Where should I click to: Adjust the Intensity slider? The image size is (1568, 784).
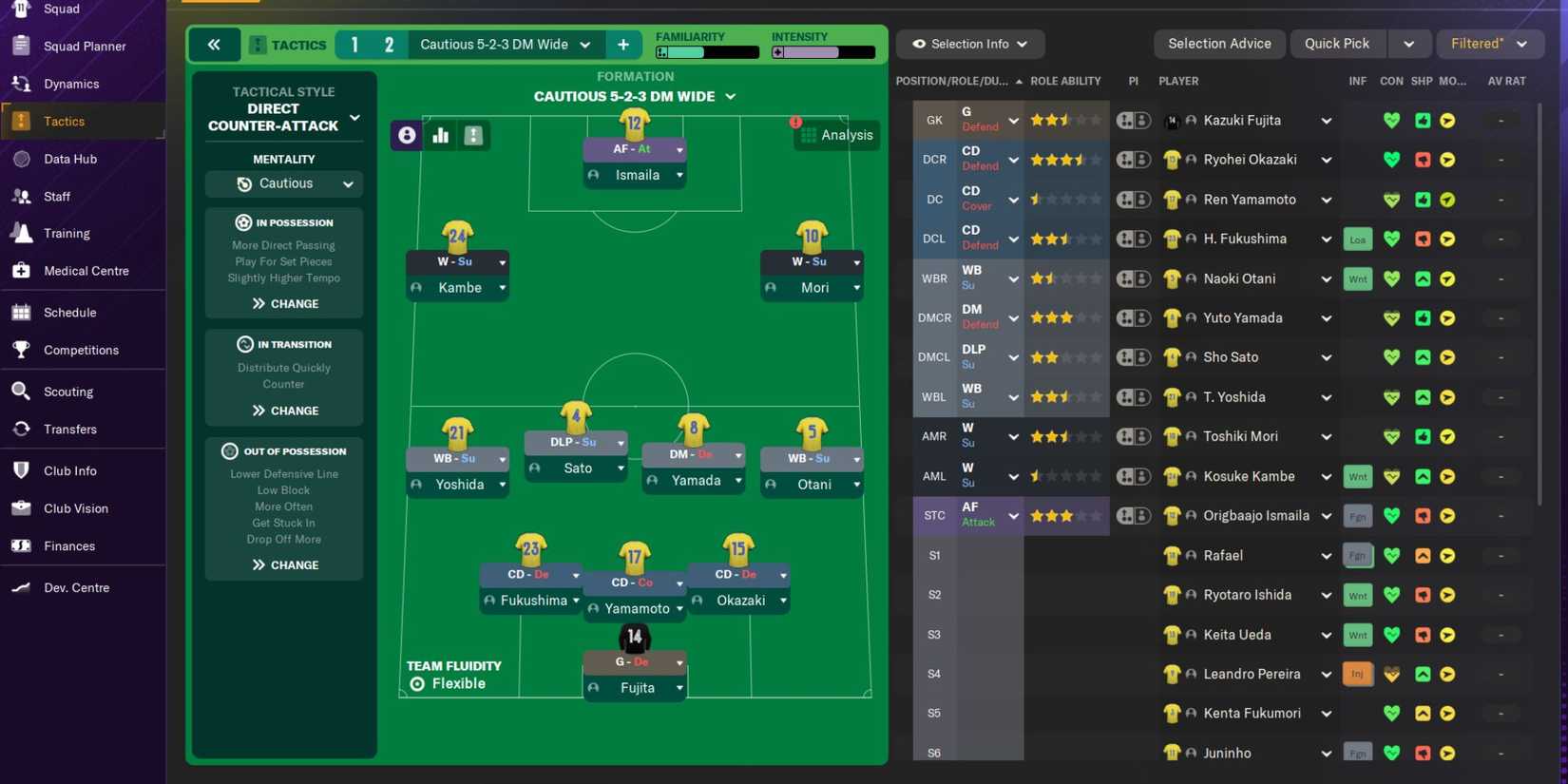pos(823,53)
